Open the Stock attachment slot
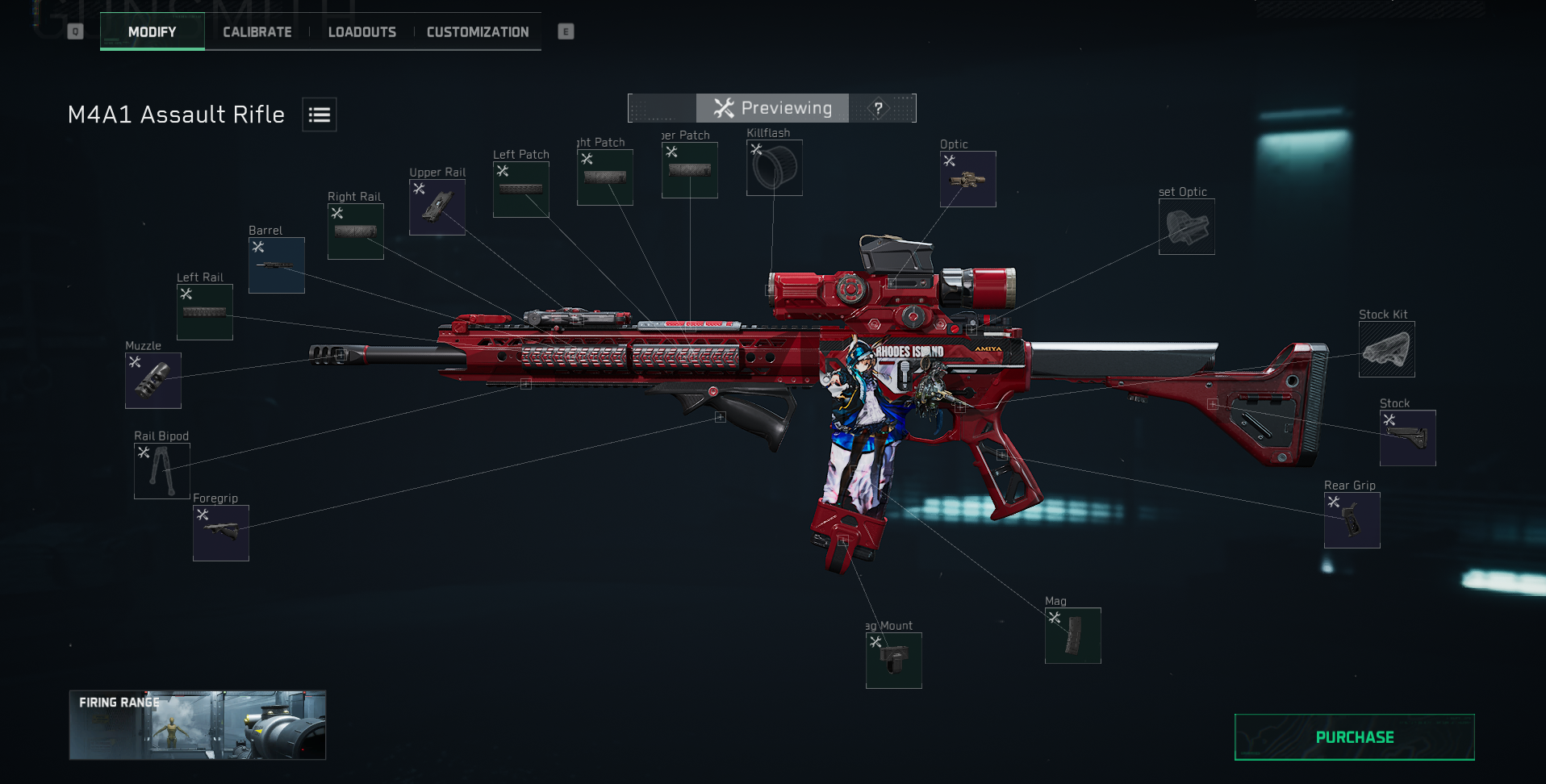The width and height of the screenshot is (1546, 784). 1407,438
